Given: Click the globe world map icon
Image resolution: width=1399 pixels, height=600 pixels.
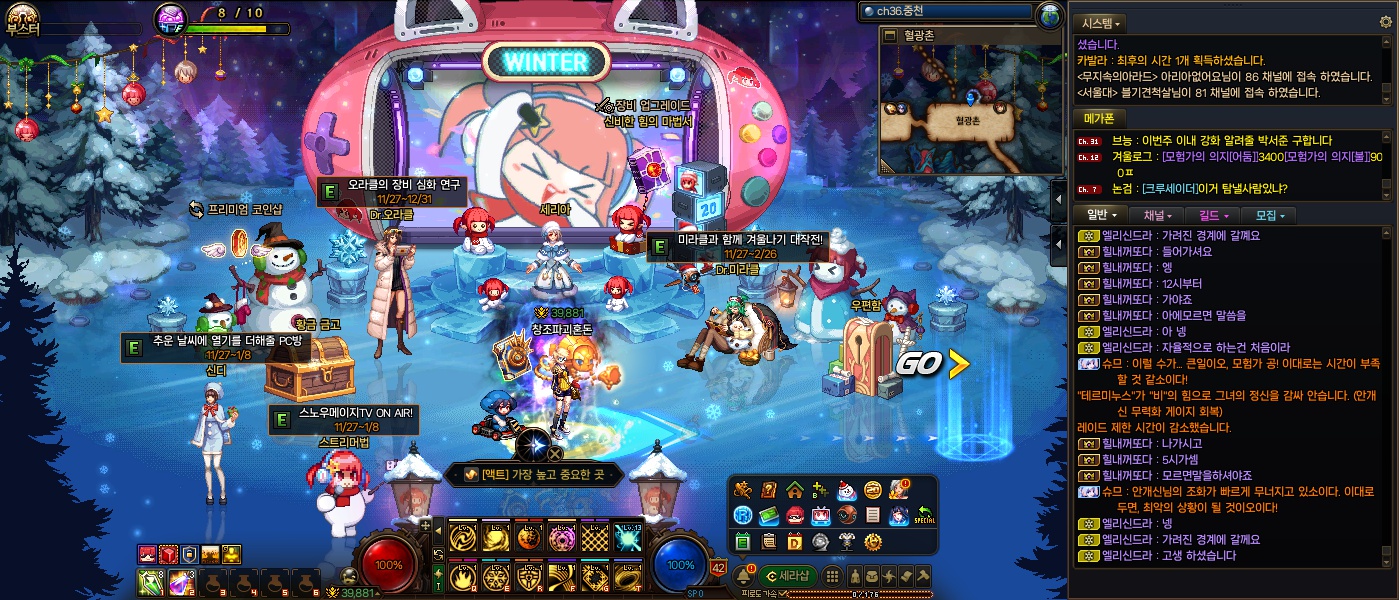Looking at the screenshot, I should [x=1049, y=14].
